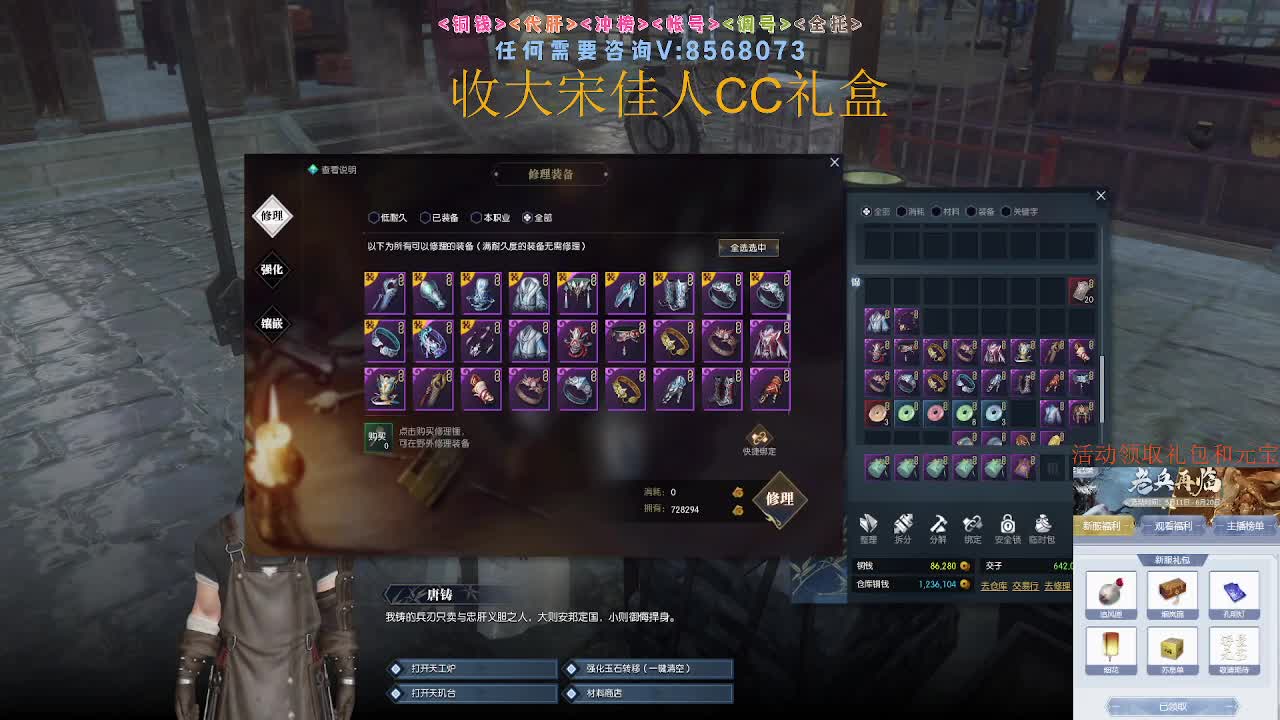Select the 材料 inventory filter
The image size is (1280, 720).
click(940, 211)
